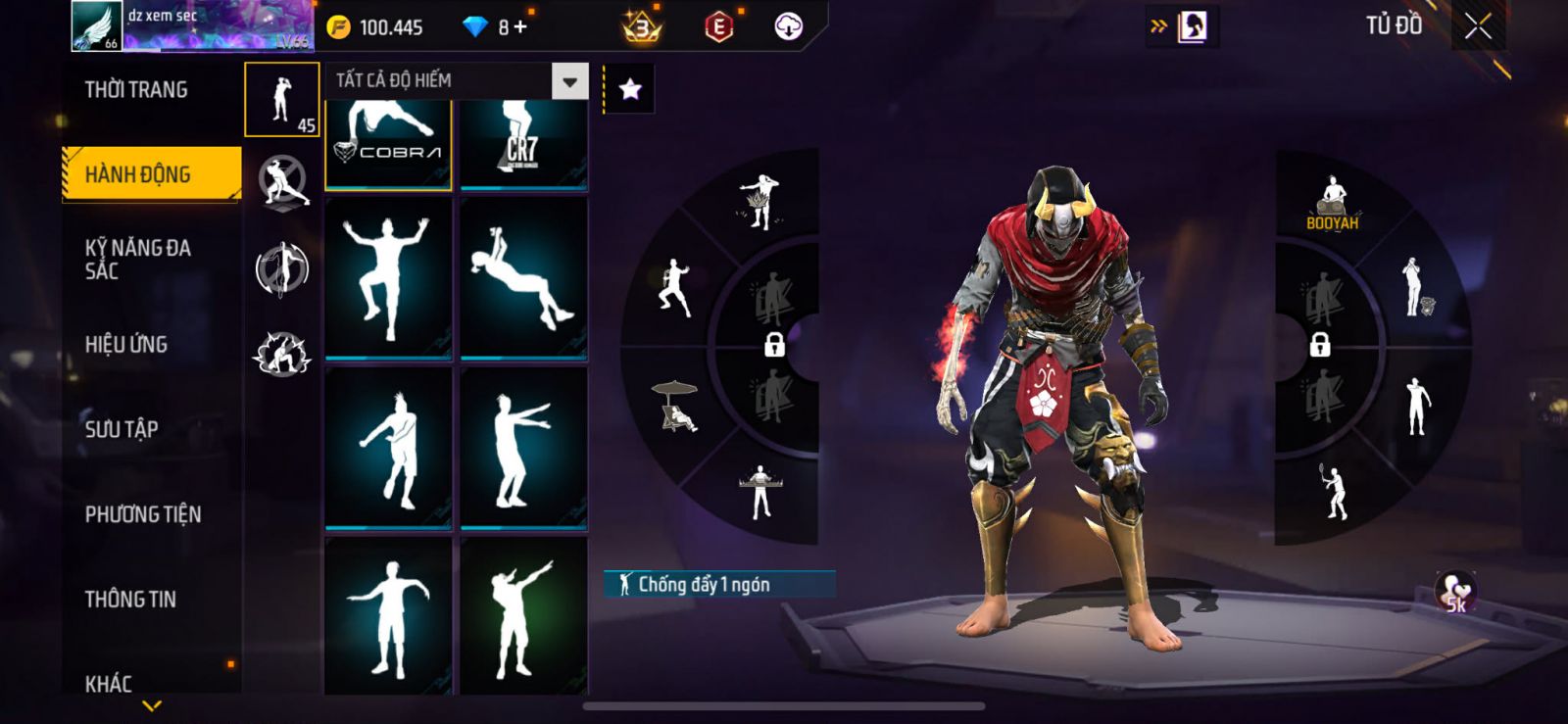
Task: Open the Phương Tiện category
Action: click(143, 514)
